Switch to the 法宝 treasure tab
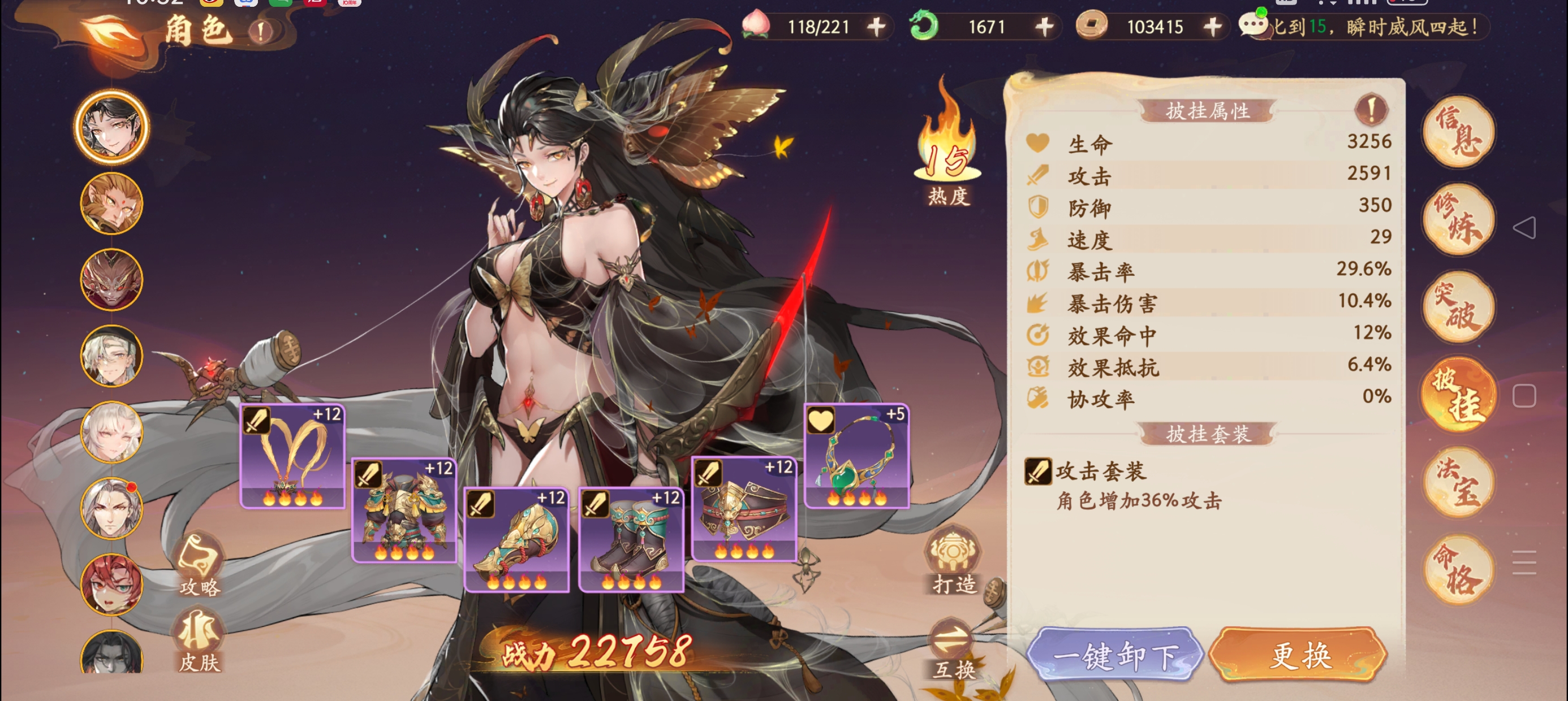Screen dimensions: 1568x701 click(x=1459, y=483)
